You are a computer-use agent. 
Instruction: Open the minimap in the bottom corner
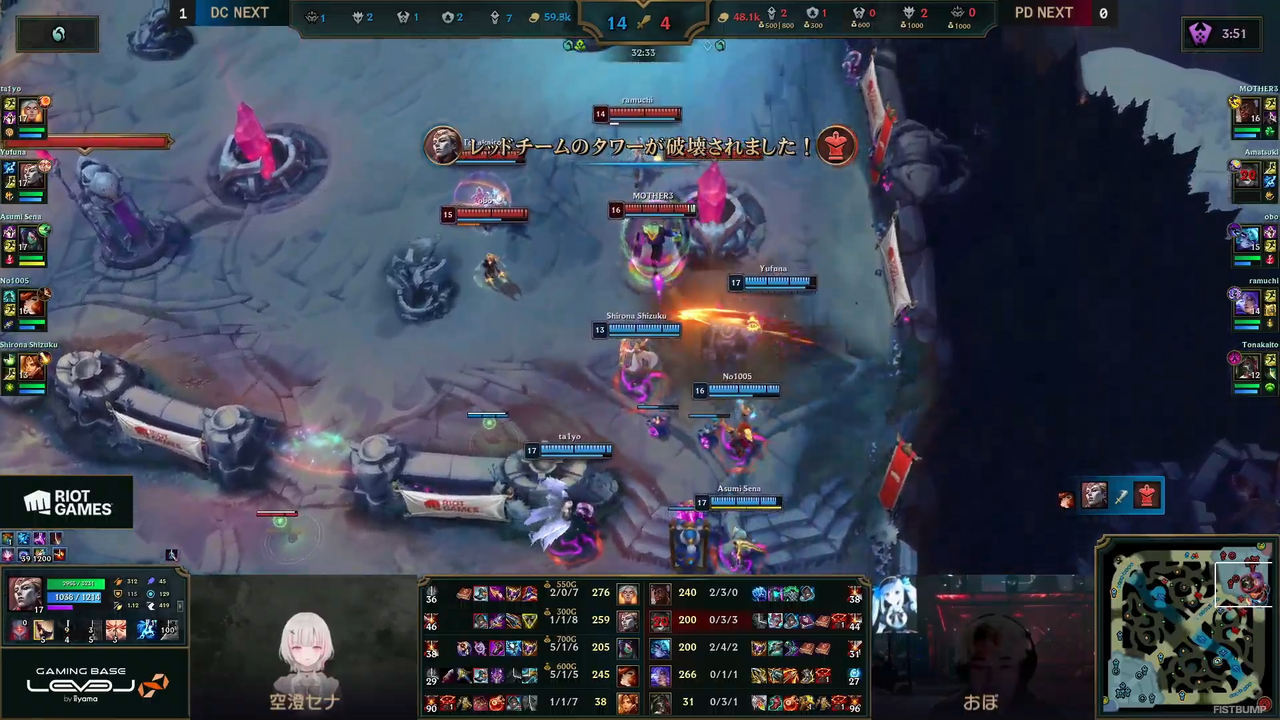click(1188, 628)
